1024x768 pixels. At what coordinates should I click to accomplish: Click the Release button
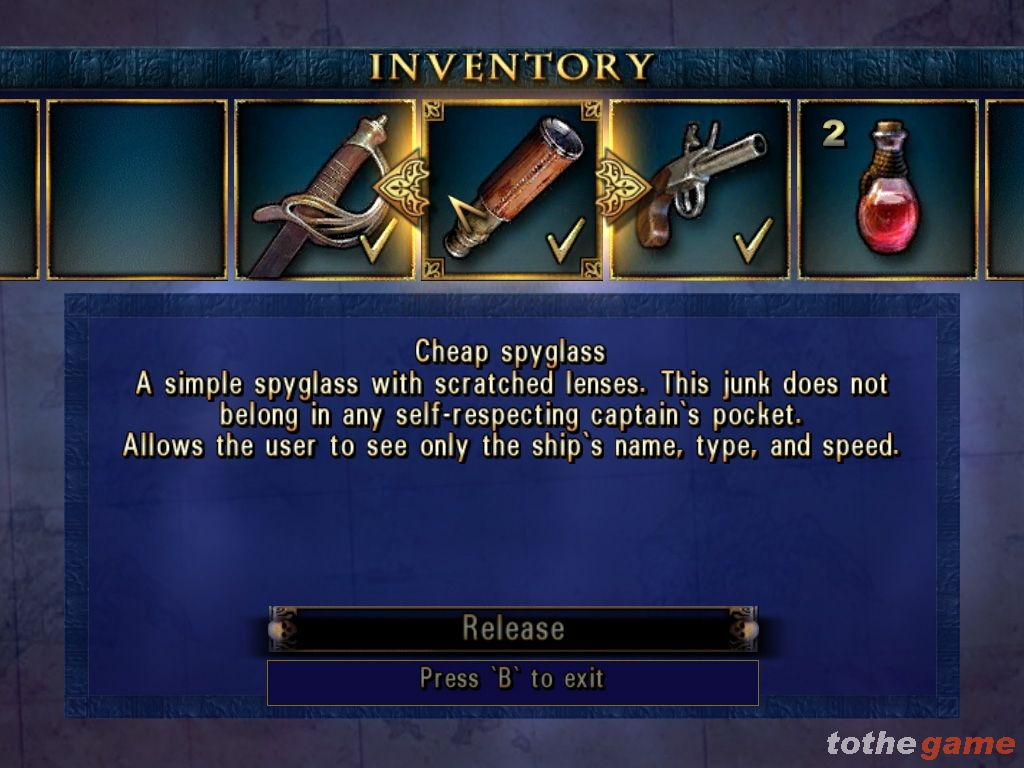pyautogui.click(x=512, y=628)
